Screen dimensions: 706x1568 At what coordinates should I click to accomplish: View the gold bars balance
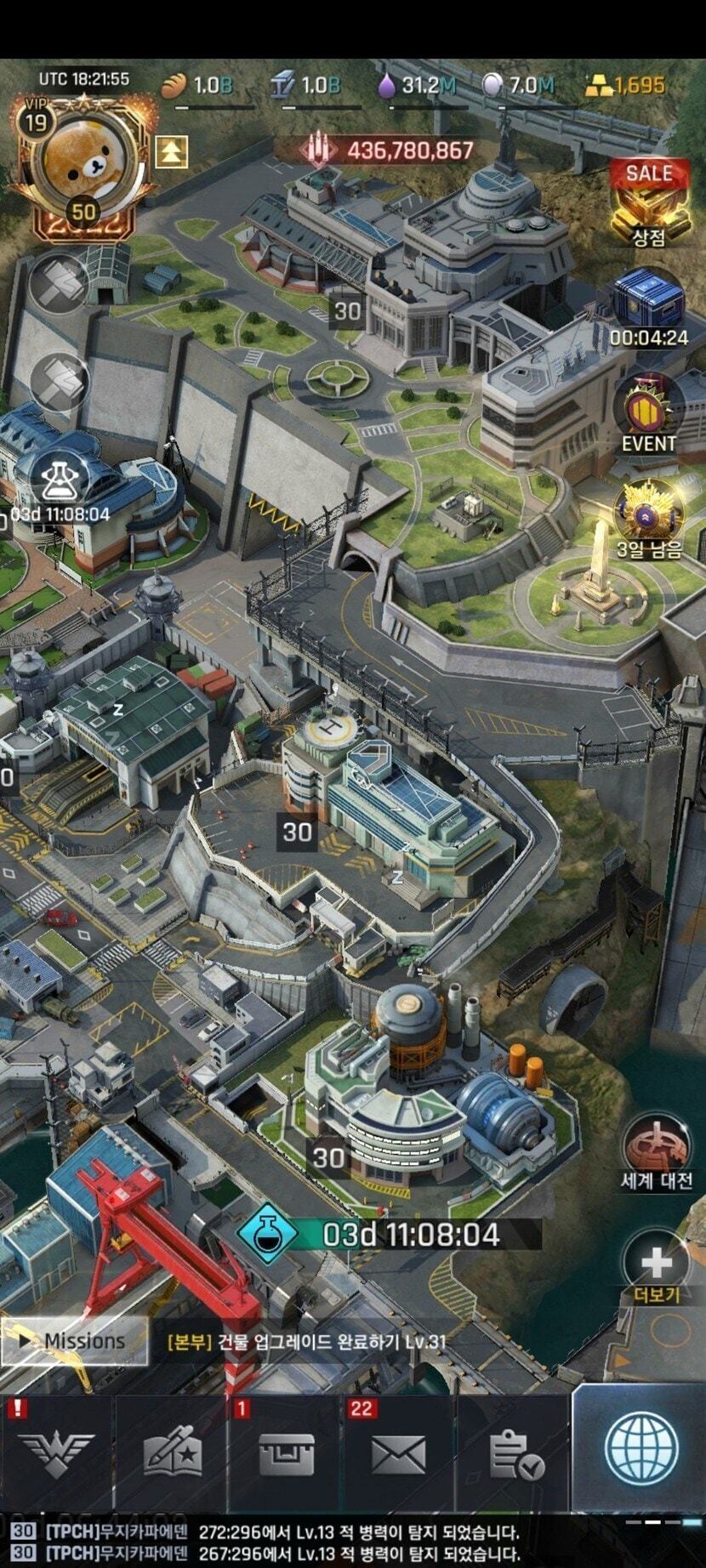[625, 85]
